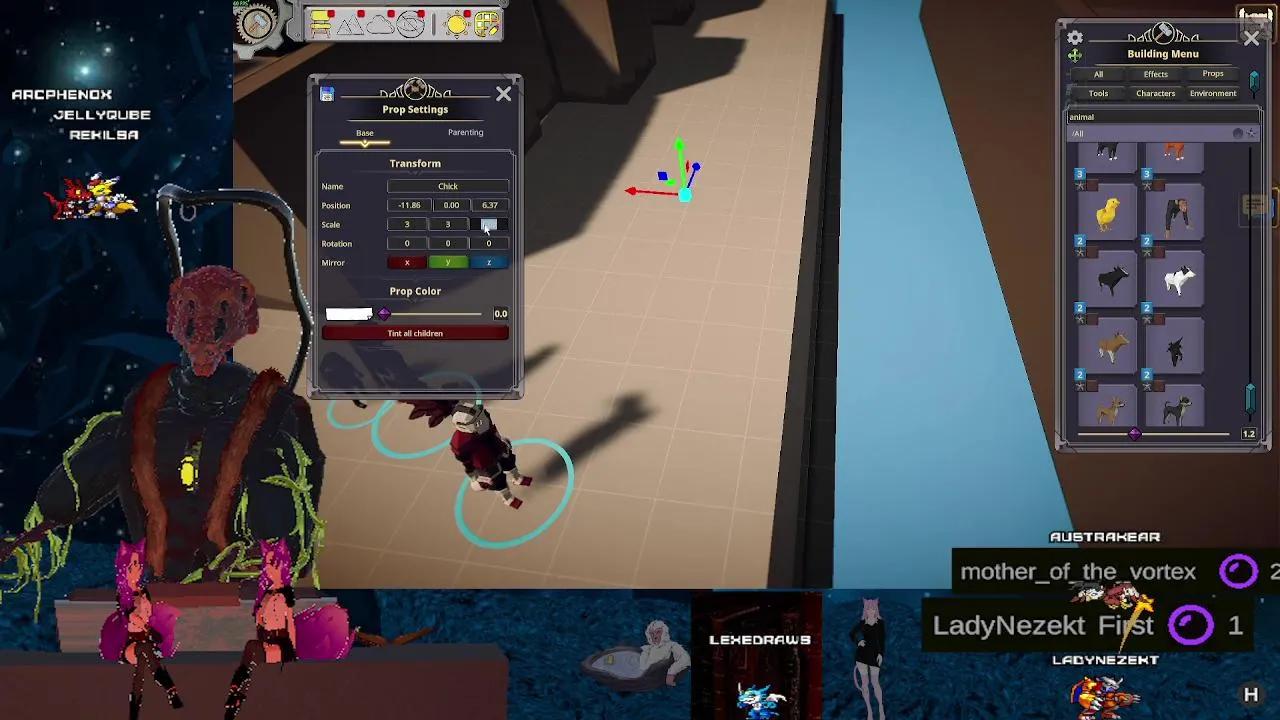Viewport: 1280px width, 720px height.
Task: Toggle Mirror on the X axis
Action: tap(406, 262)
